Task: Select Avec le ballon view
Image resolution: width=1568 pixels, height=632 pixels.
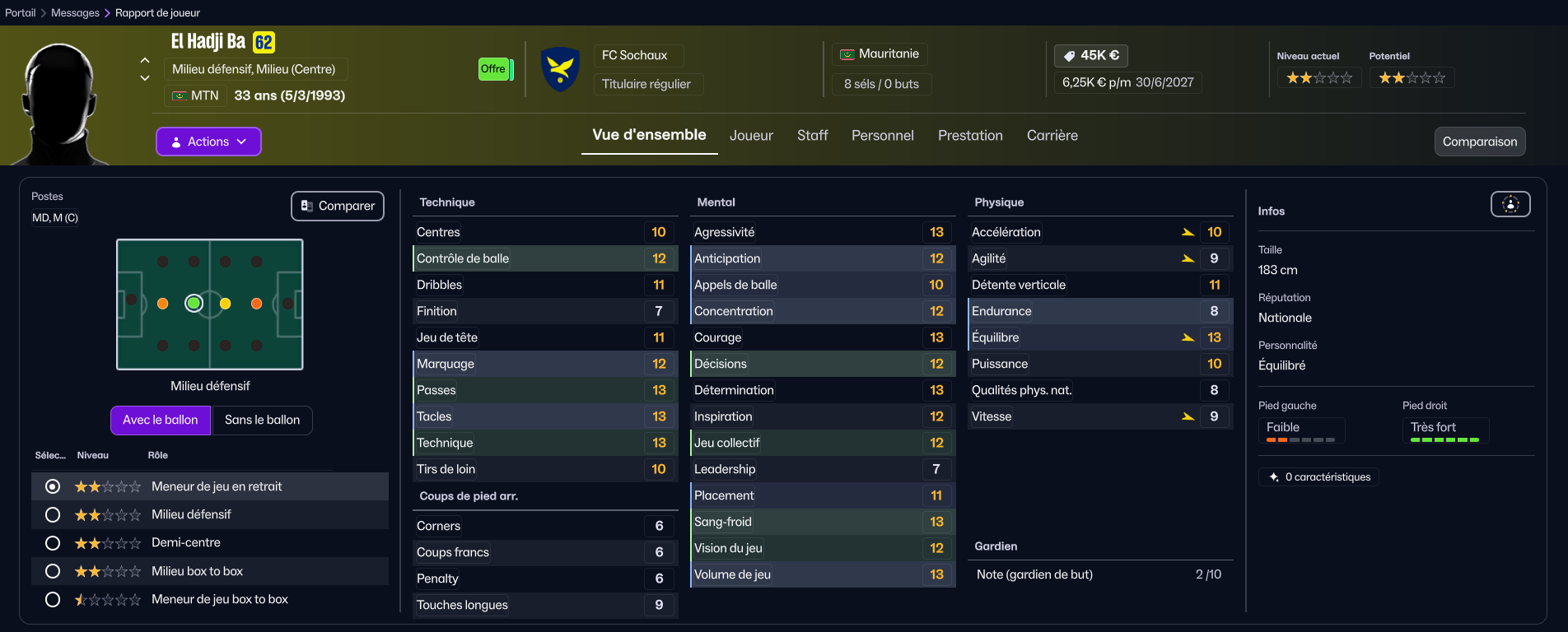Action: click(161, 420)
